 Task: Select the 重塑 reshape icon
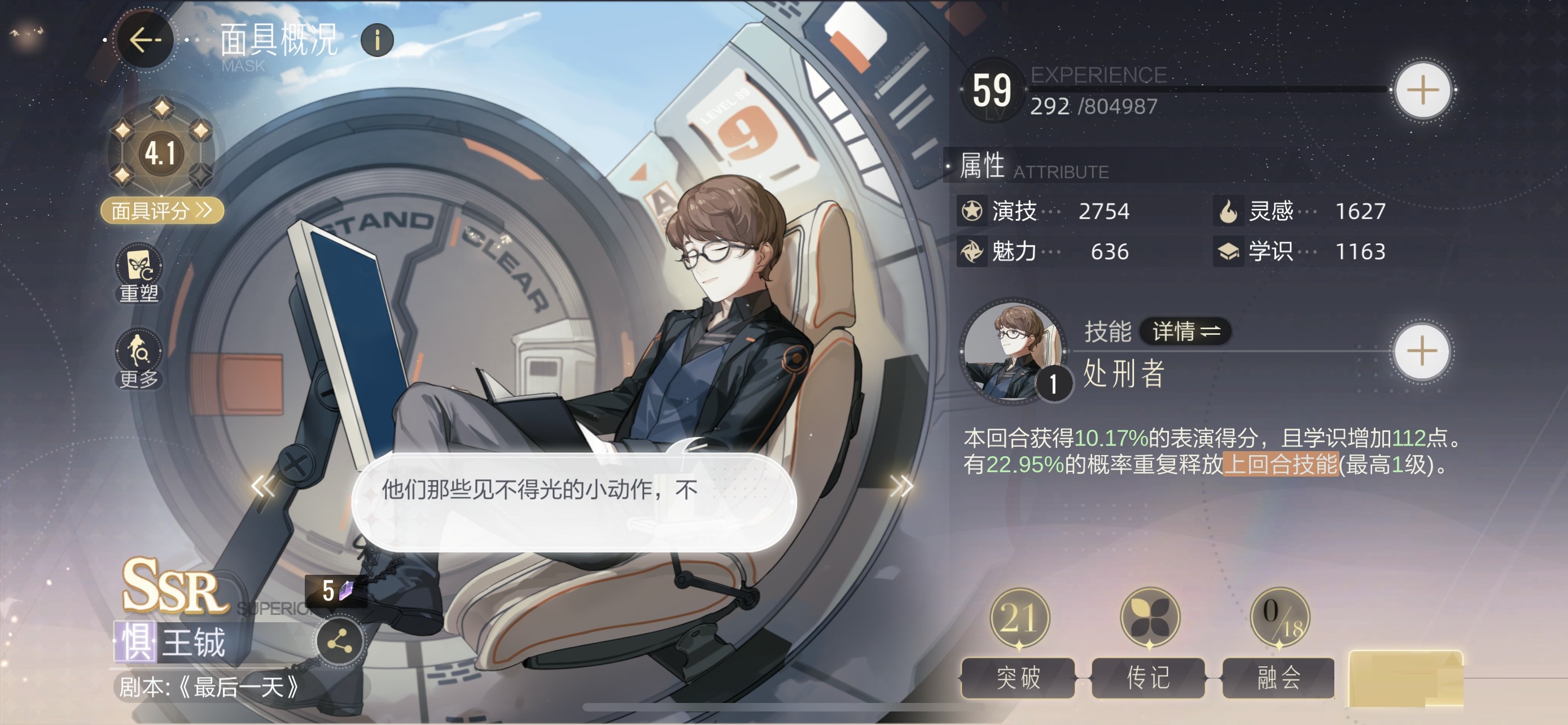[138, 268]
